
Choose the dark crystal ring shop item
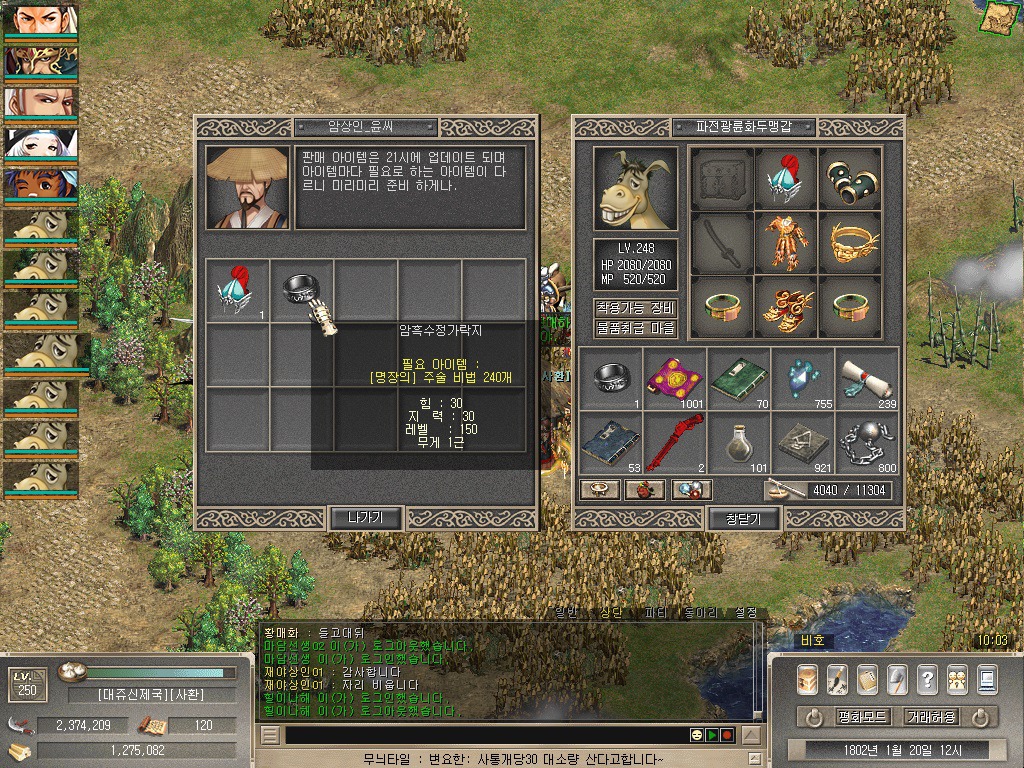click(301, 290)
